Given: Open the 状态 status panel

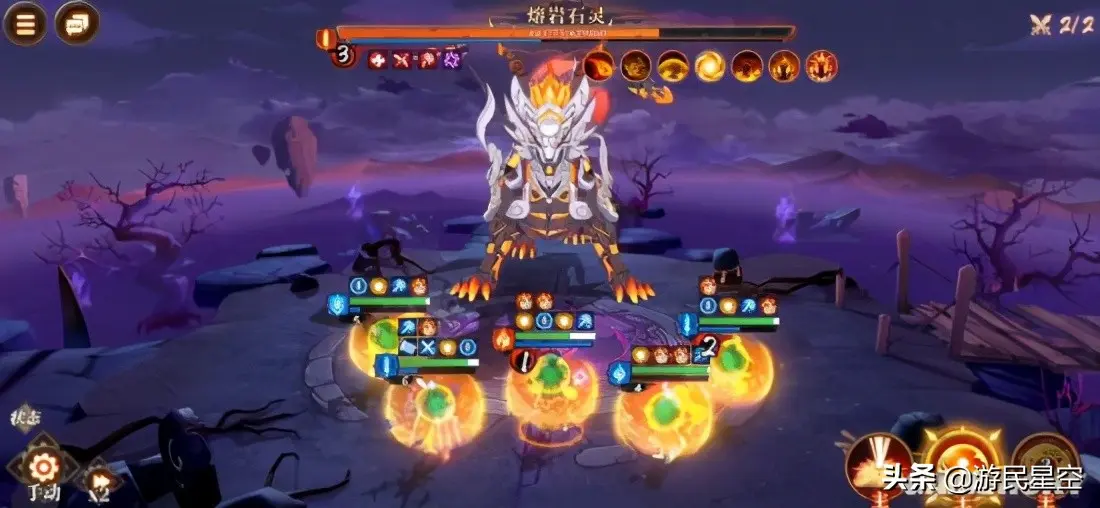Looking at the screenshot, I should [x=24, y=417].
